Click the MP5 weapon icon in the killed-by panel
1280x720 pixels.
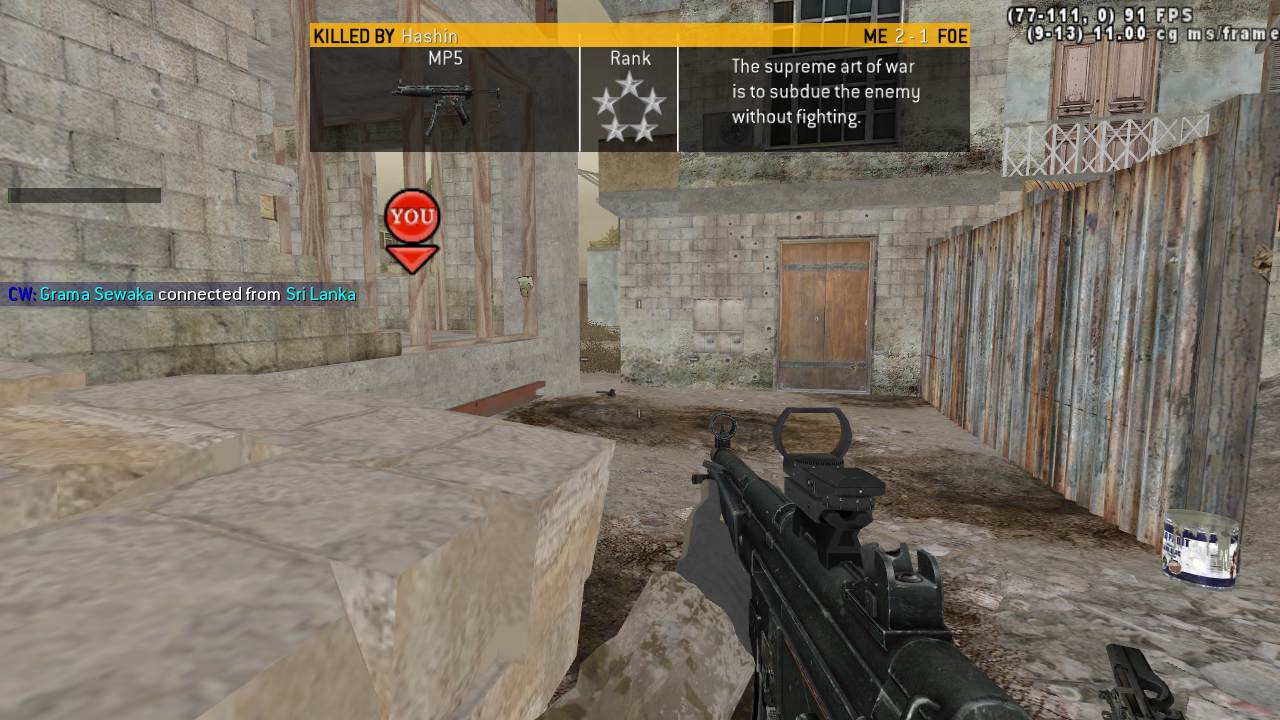click(445, 105)
